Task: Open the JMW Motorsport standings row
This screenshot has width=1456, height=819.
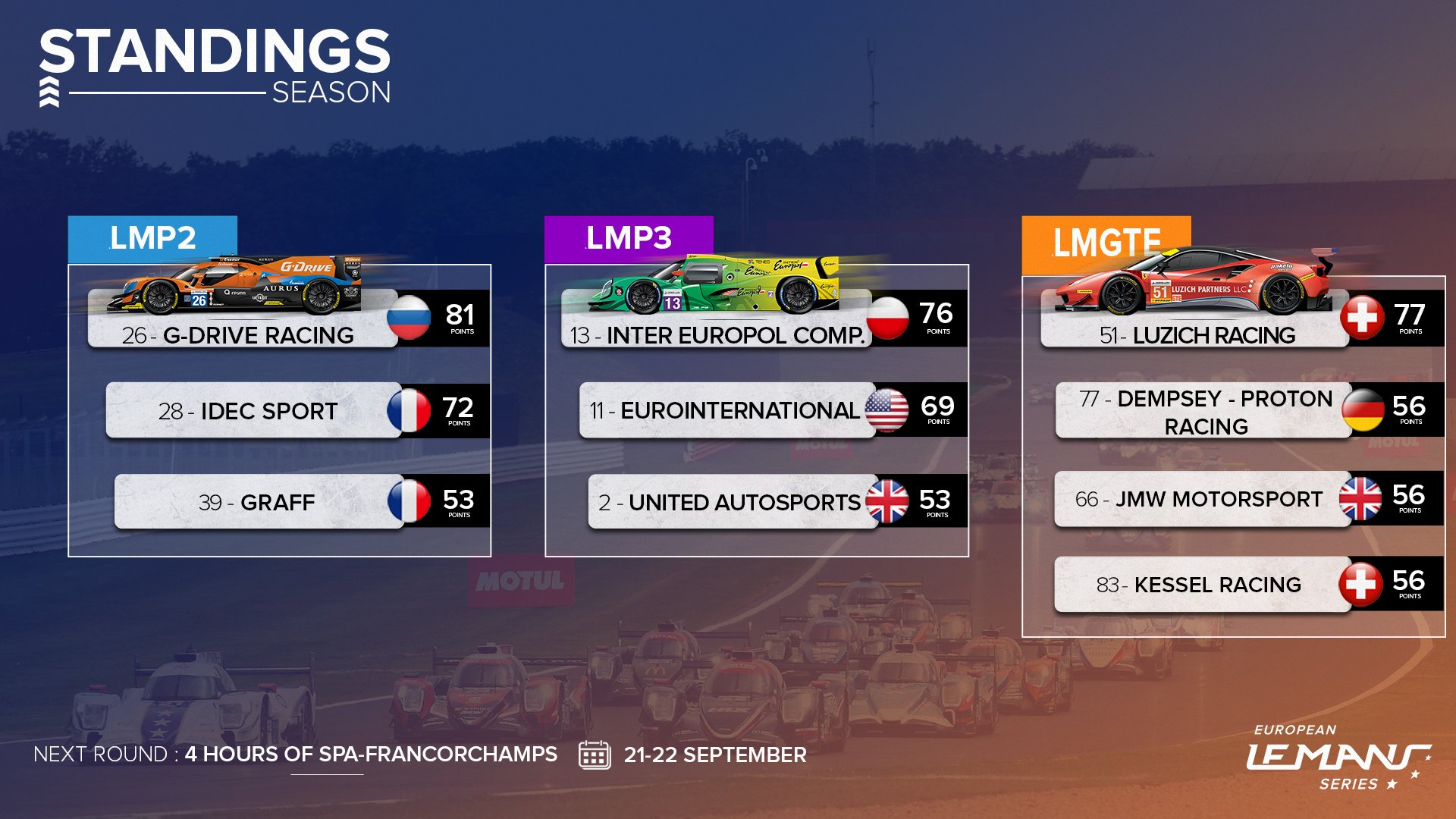Action: pos(1200,499)
